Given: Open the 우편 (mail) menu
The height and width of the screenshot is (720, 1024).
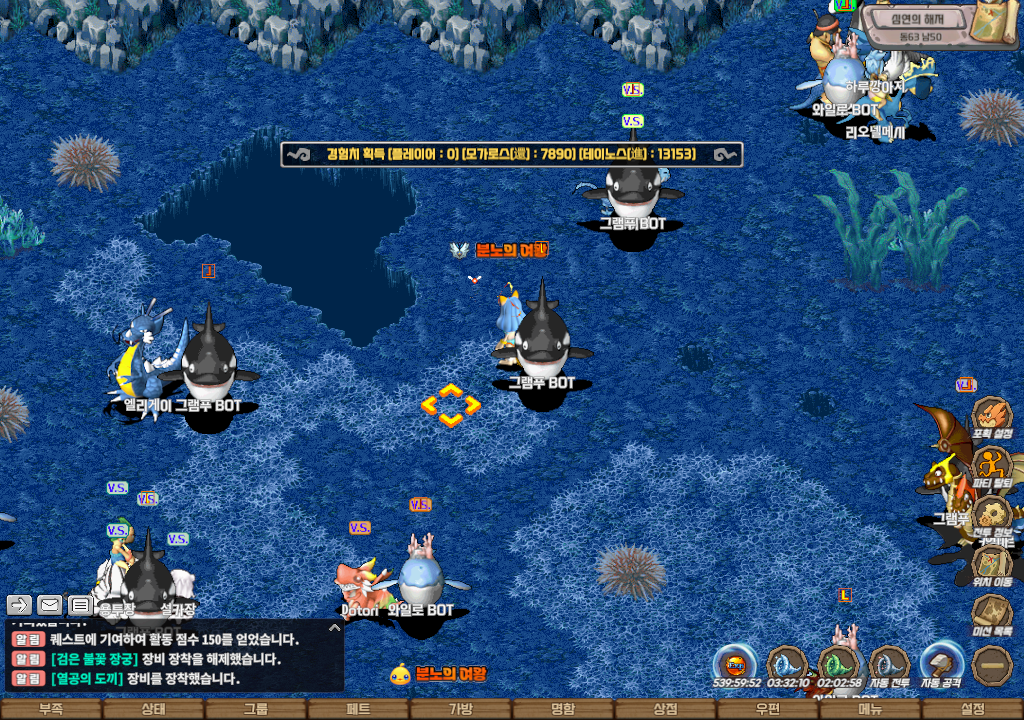Looking at the screenshot, I should click(767, 709).
